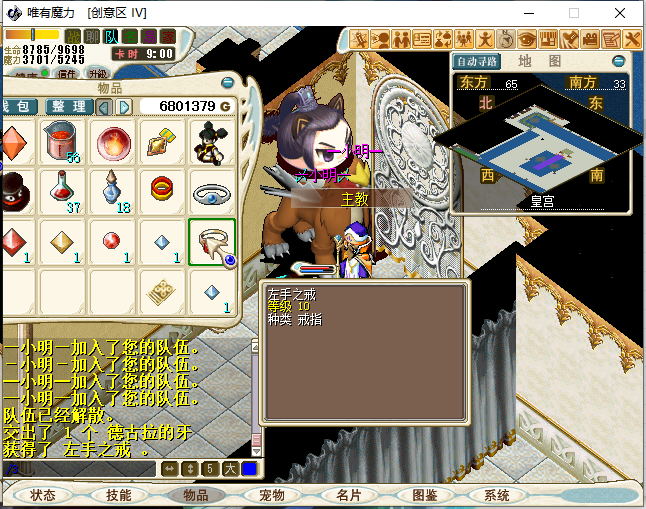Maximize the game window
The height and width of the screenshot is (509, 646).
(574, 13)
